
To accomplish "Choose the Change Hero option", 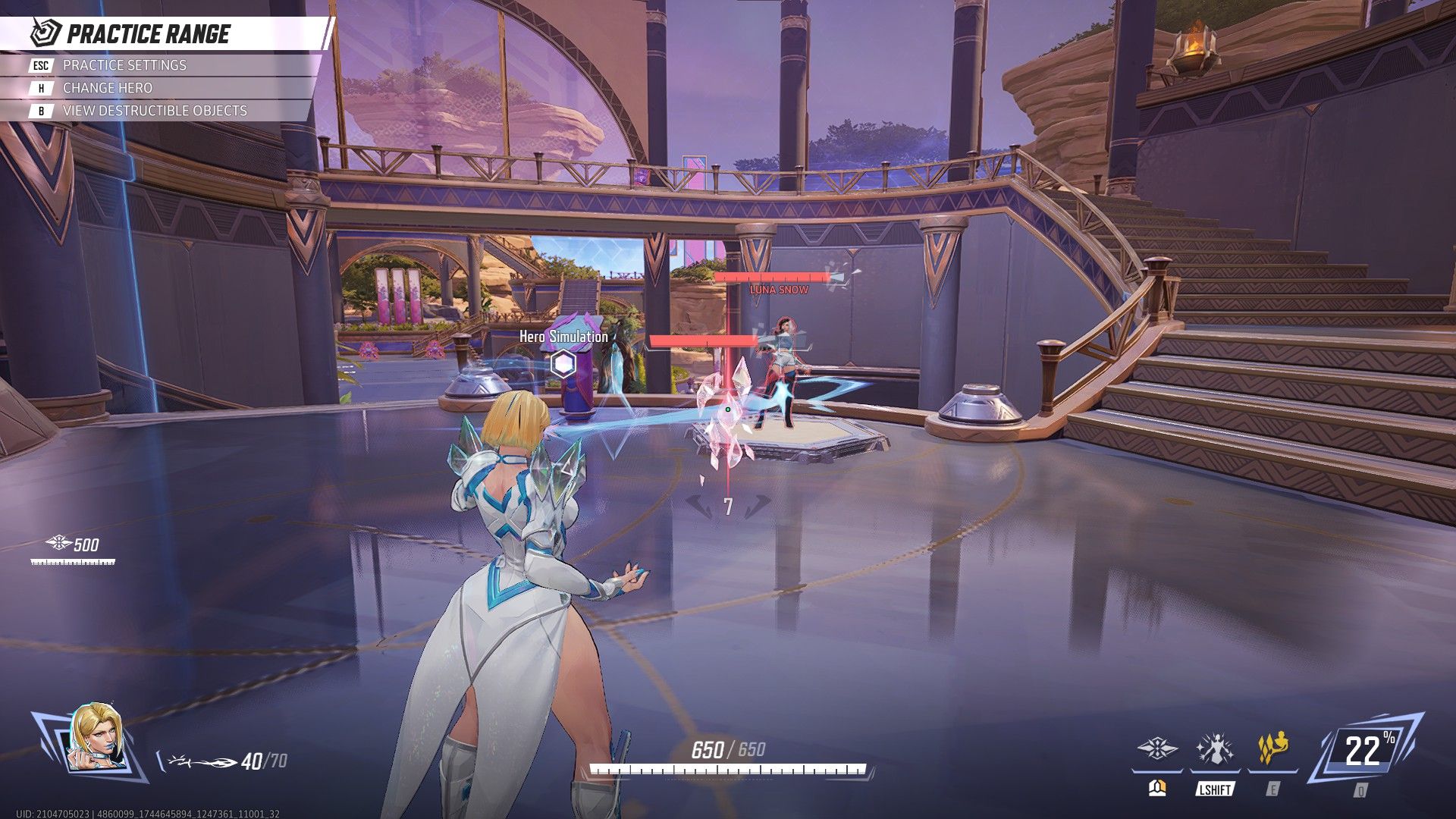I will [107, 88].
